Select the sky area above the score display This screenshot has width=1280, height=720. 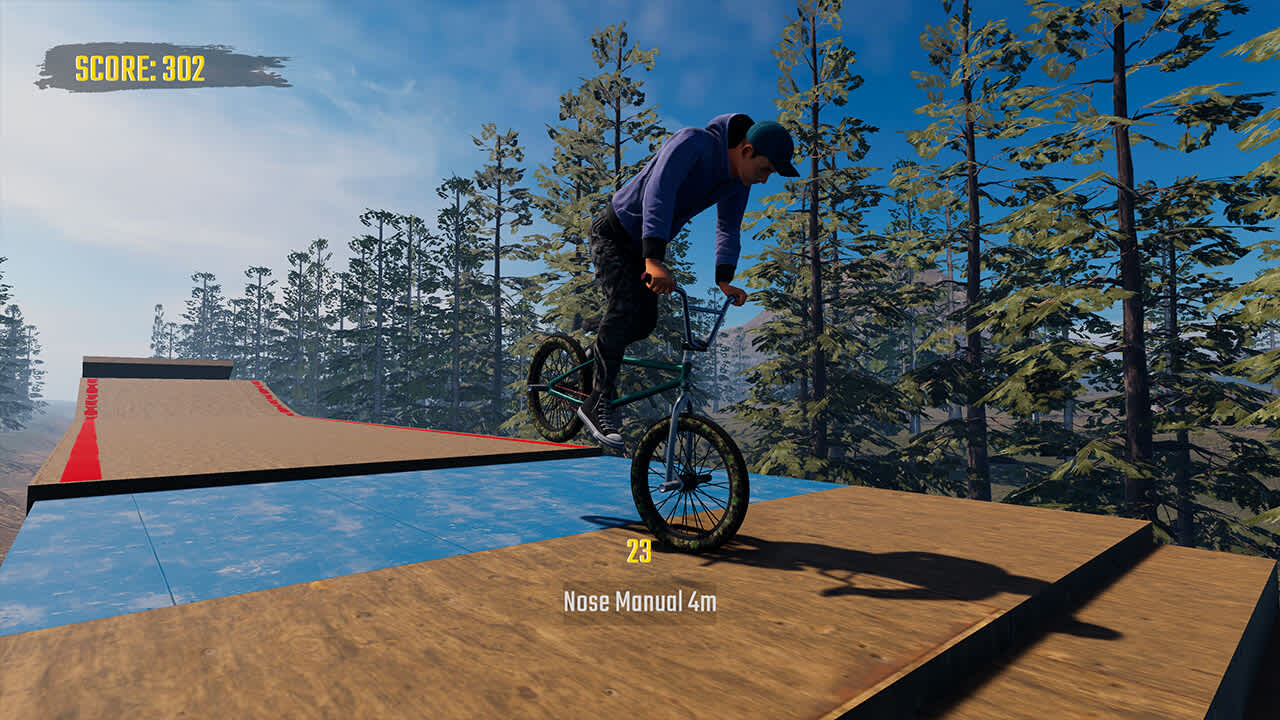[x=140, y=25]
